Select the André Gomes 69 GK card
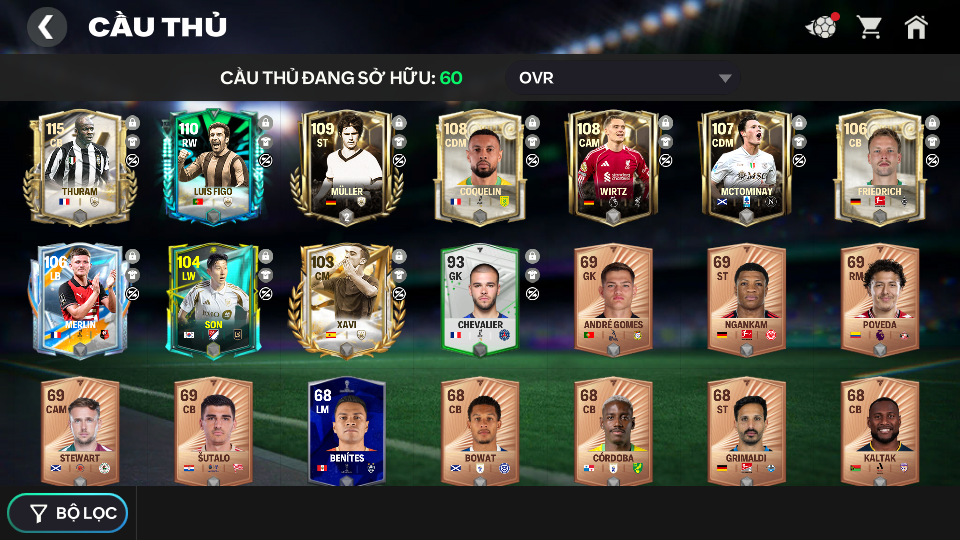Viewport: 960px width, 540px height. pyautogui.click(x=613, y=298)
